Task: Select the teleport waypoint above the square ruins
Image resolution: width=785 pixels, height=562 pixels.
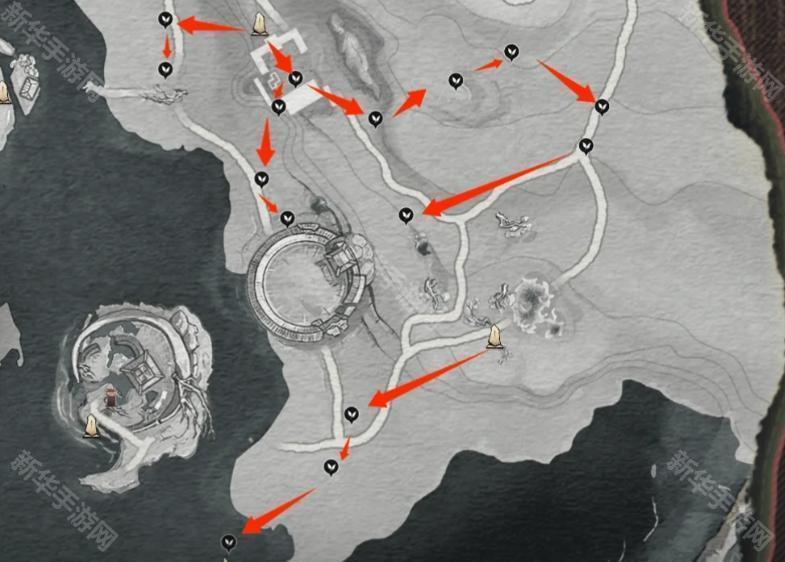Action: coord(260,26)
